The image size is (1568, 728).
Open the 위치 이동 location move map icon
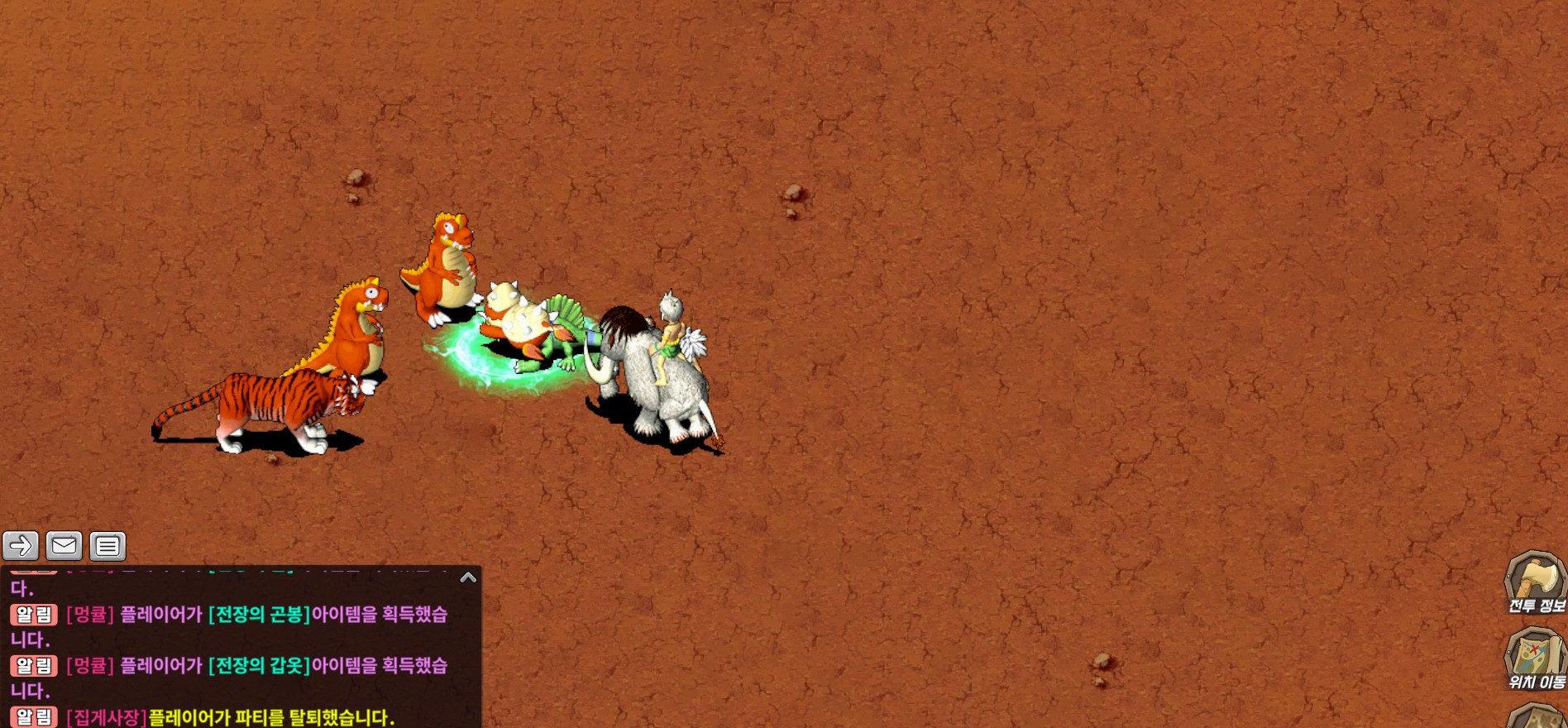coord(1536,659)
